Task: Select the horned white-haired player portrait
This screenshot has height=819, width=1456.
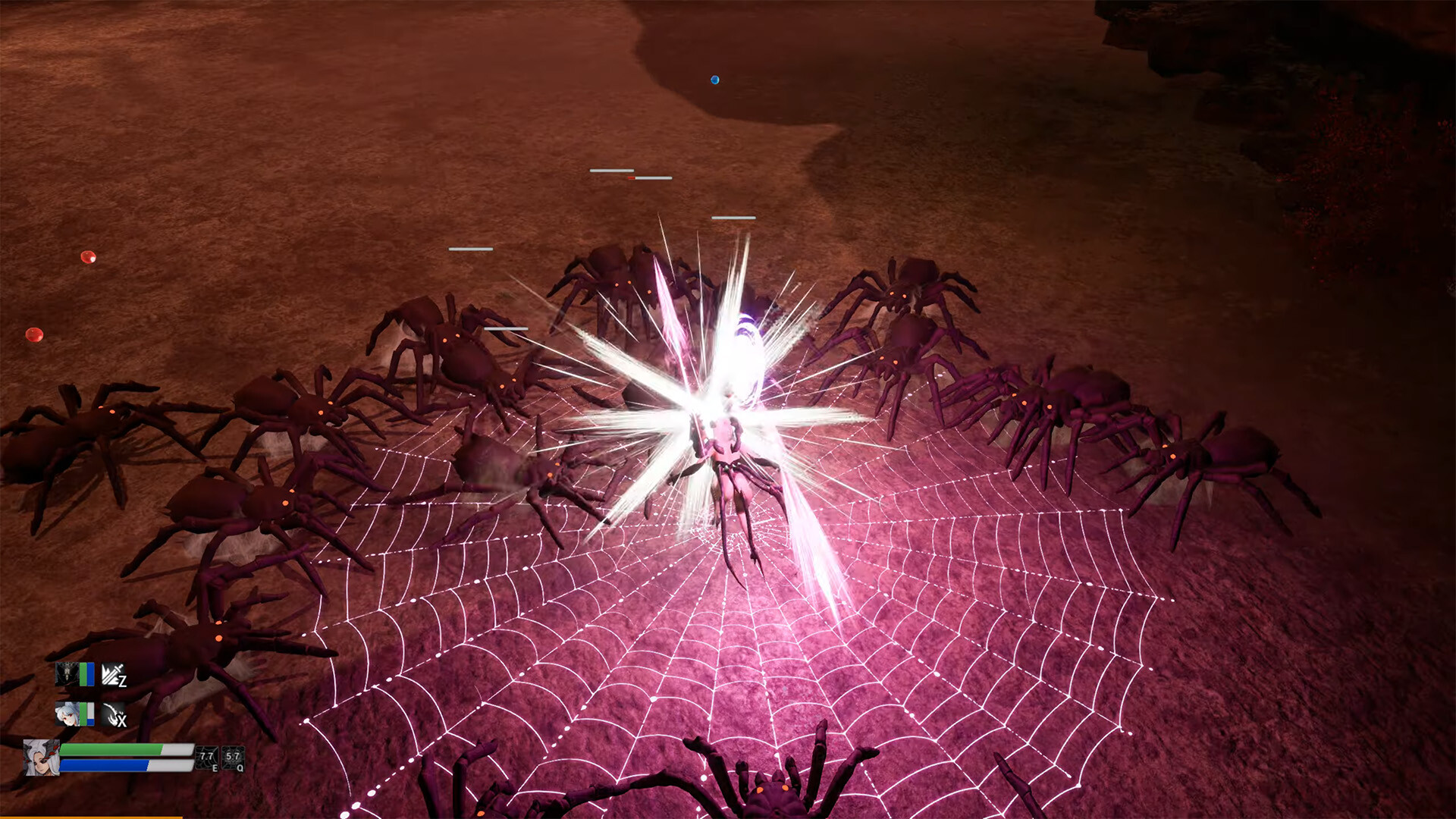Action: (x=41, y=758)
